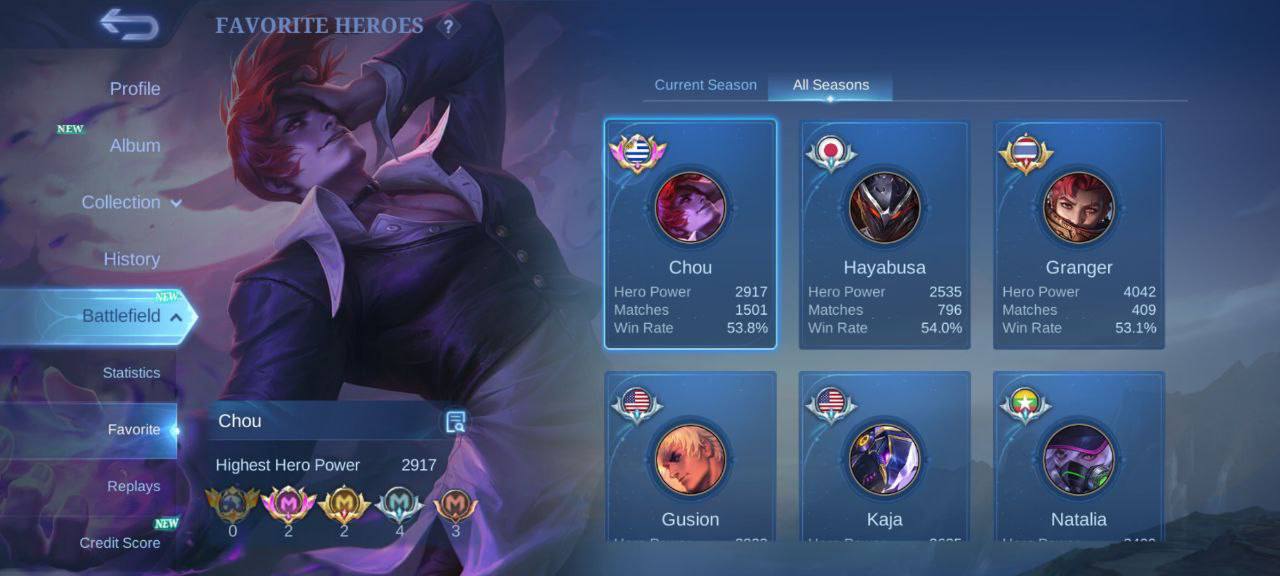The height and width of the screenshot is (576, 1280).
Task: Open the Profile menu entry
Action: [x=134, y=89]
